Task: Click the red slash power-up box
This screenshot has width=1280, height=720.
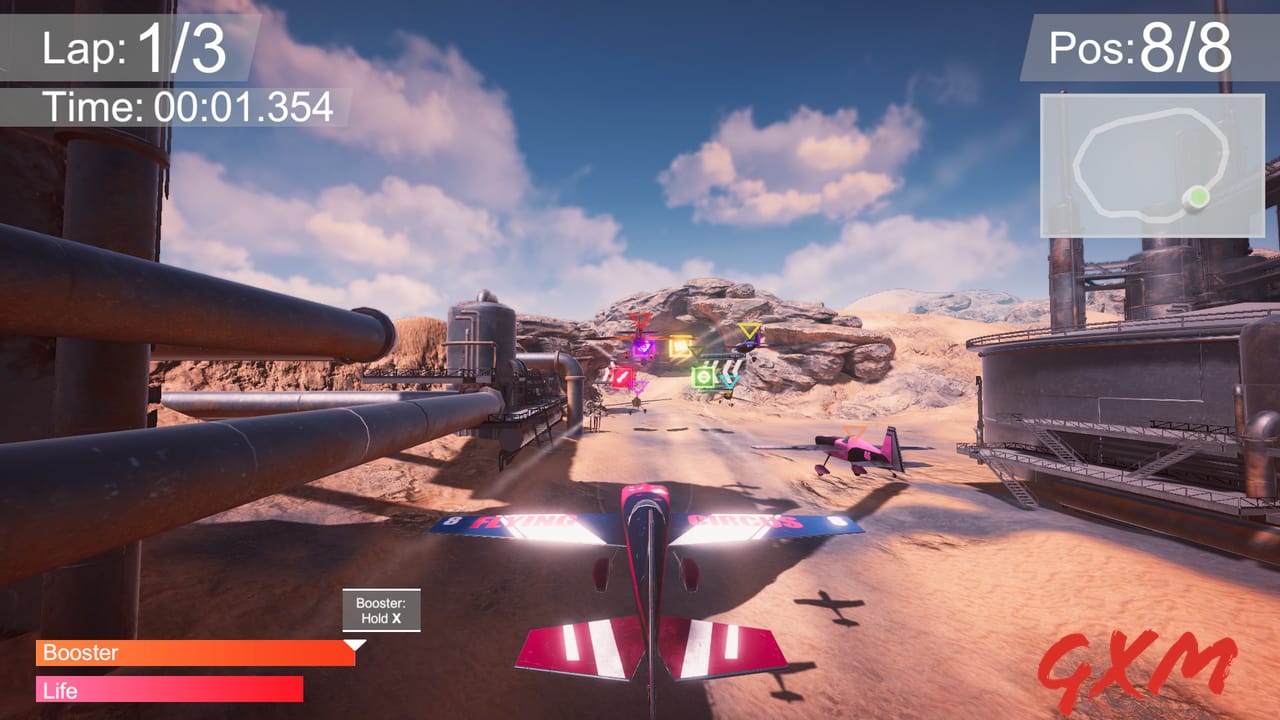Action: pos(622,375)
